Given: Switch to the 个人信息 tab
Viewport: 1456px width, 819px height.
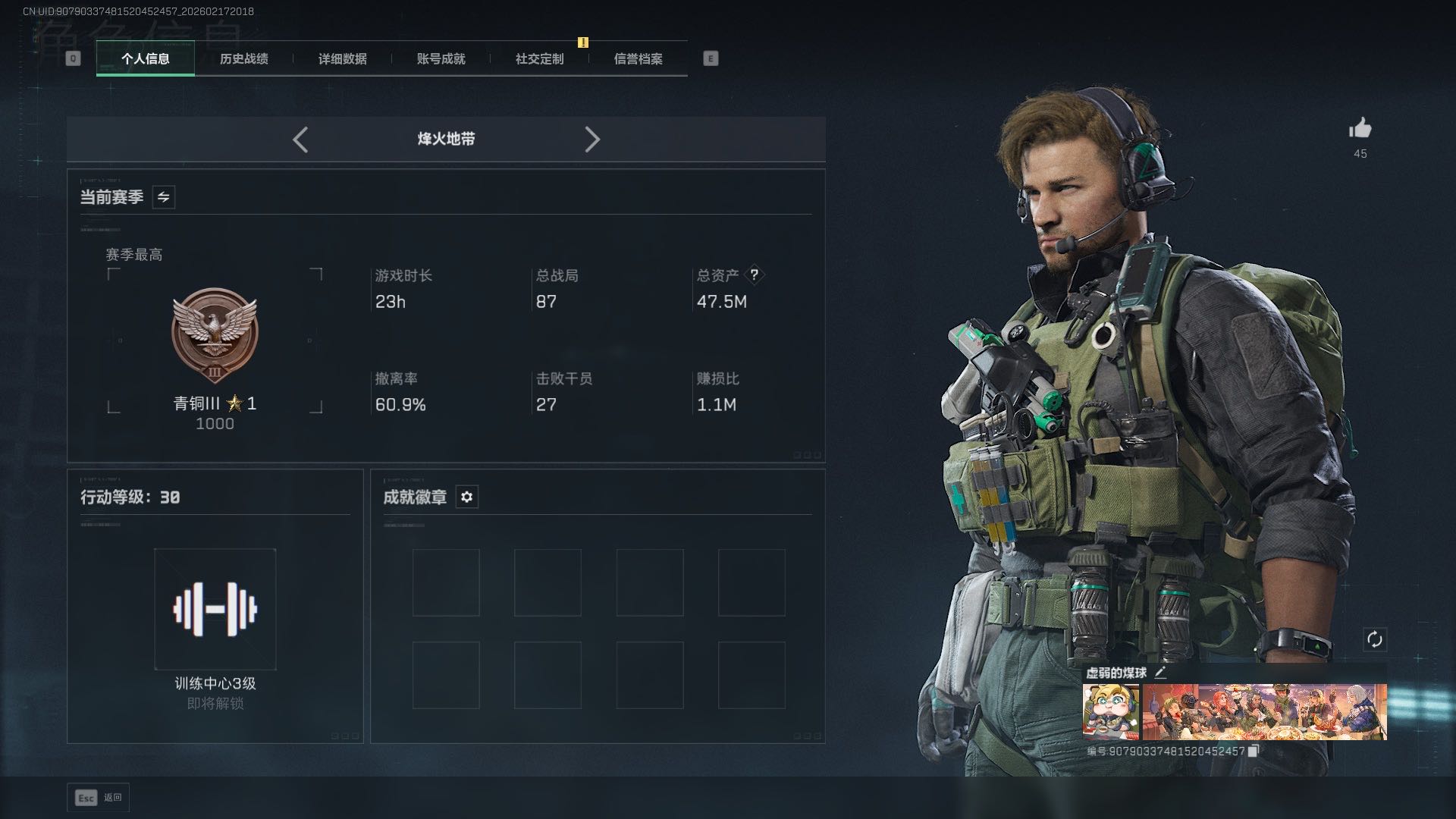Looking at the screenshot, I should click(145, 58).
